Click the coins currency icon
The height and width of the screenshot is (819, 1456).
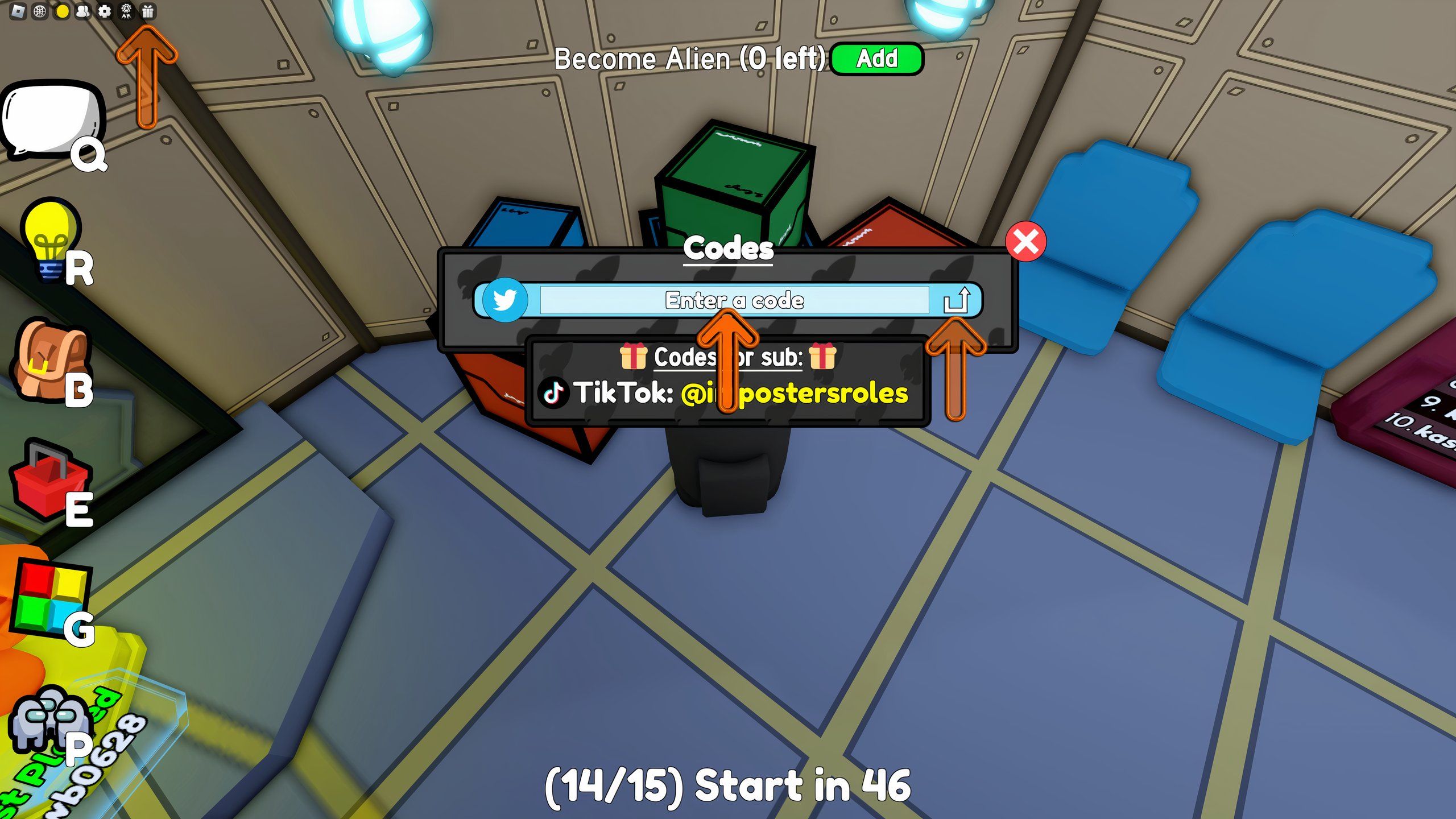61,11
